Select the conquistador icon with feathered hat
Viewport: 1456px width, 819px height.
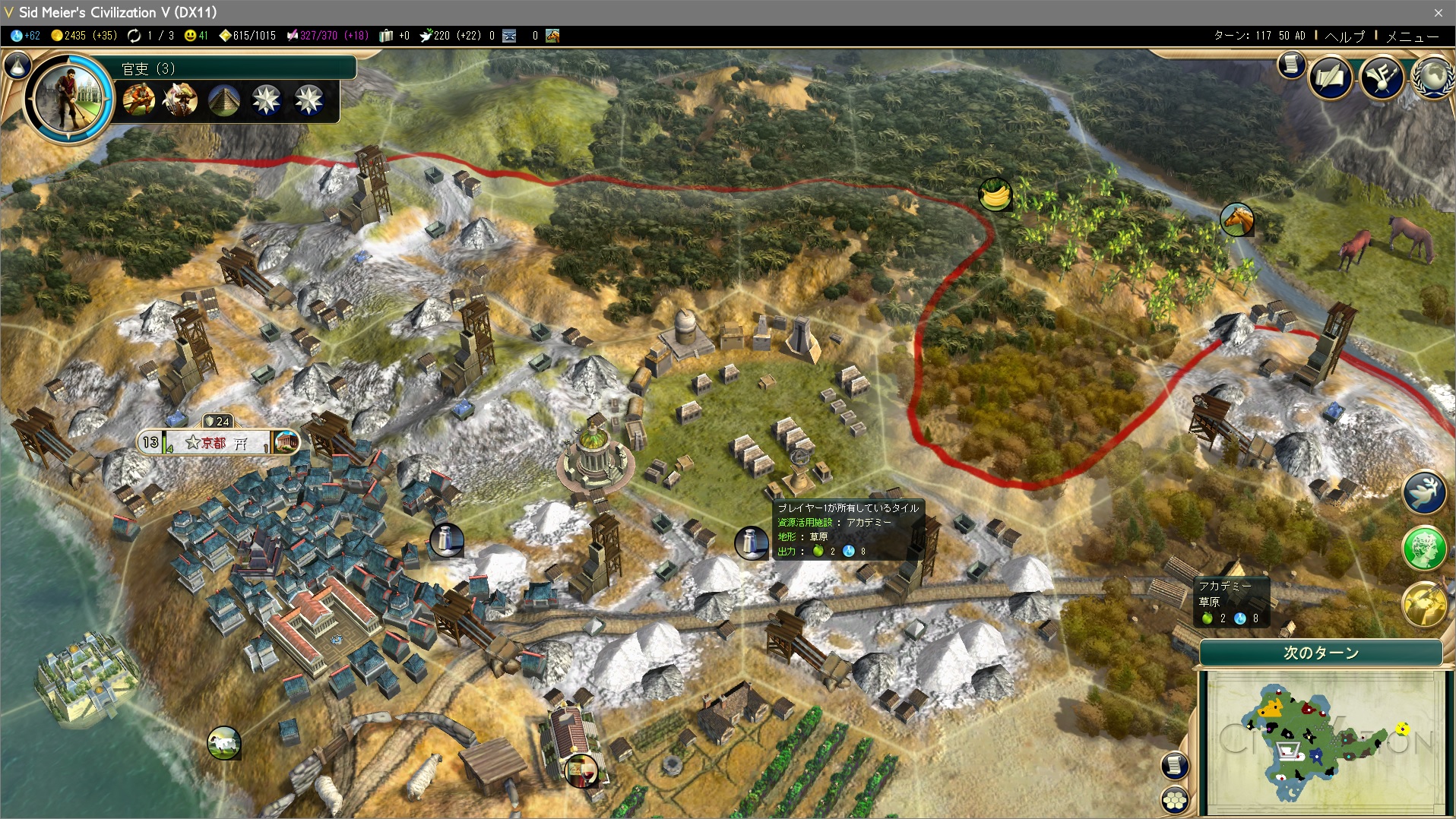(181, 100)
